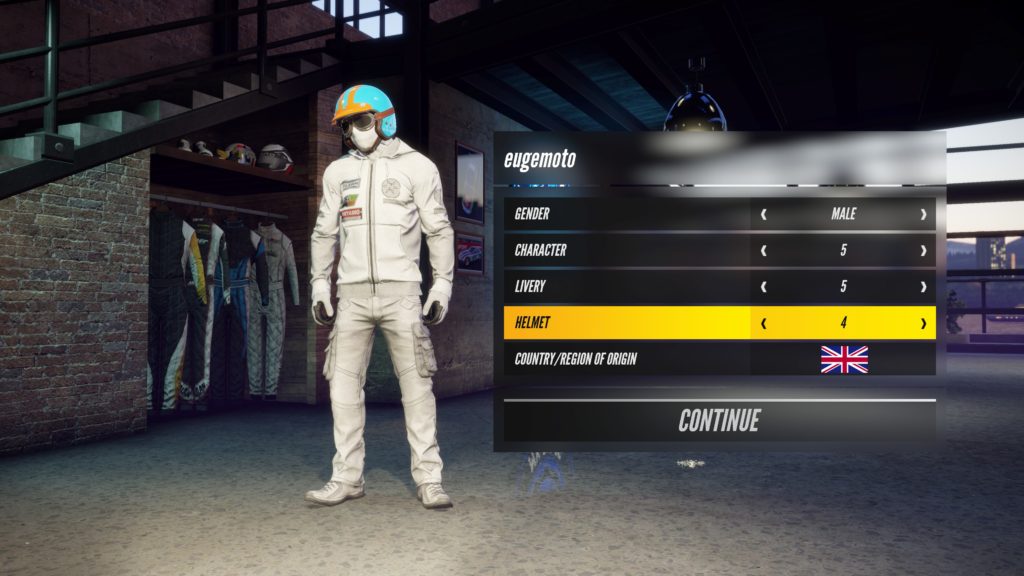Change country via the UK flag
Screen dimensions: 1024x576
click(844, 359)
